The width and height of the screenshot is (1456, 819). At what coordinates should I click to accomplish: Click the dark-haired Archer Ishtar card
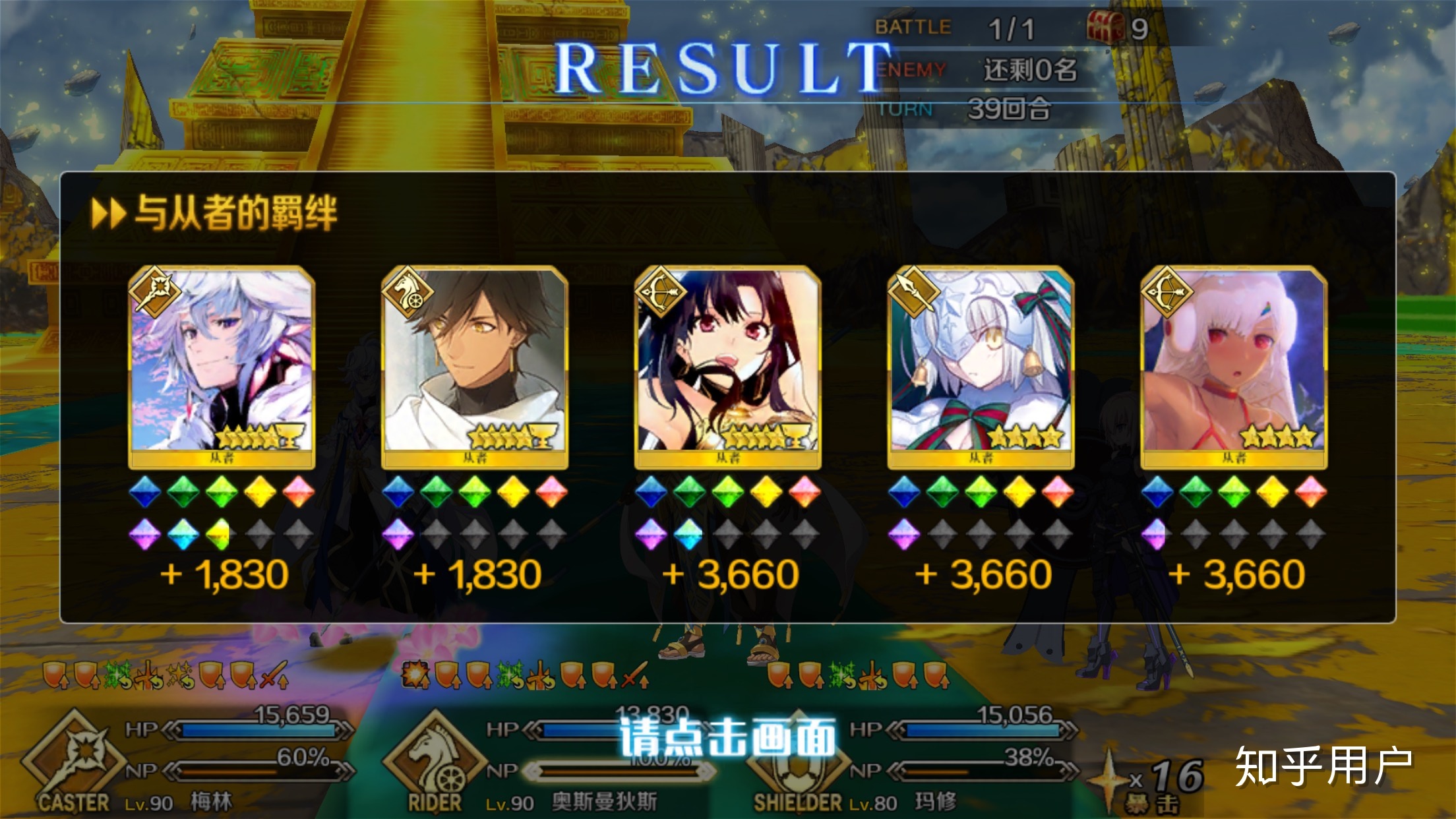tap(728, 366)
